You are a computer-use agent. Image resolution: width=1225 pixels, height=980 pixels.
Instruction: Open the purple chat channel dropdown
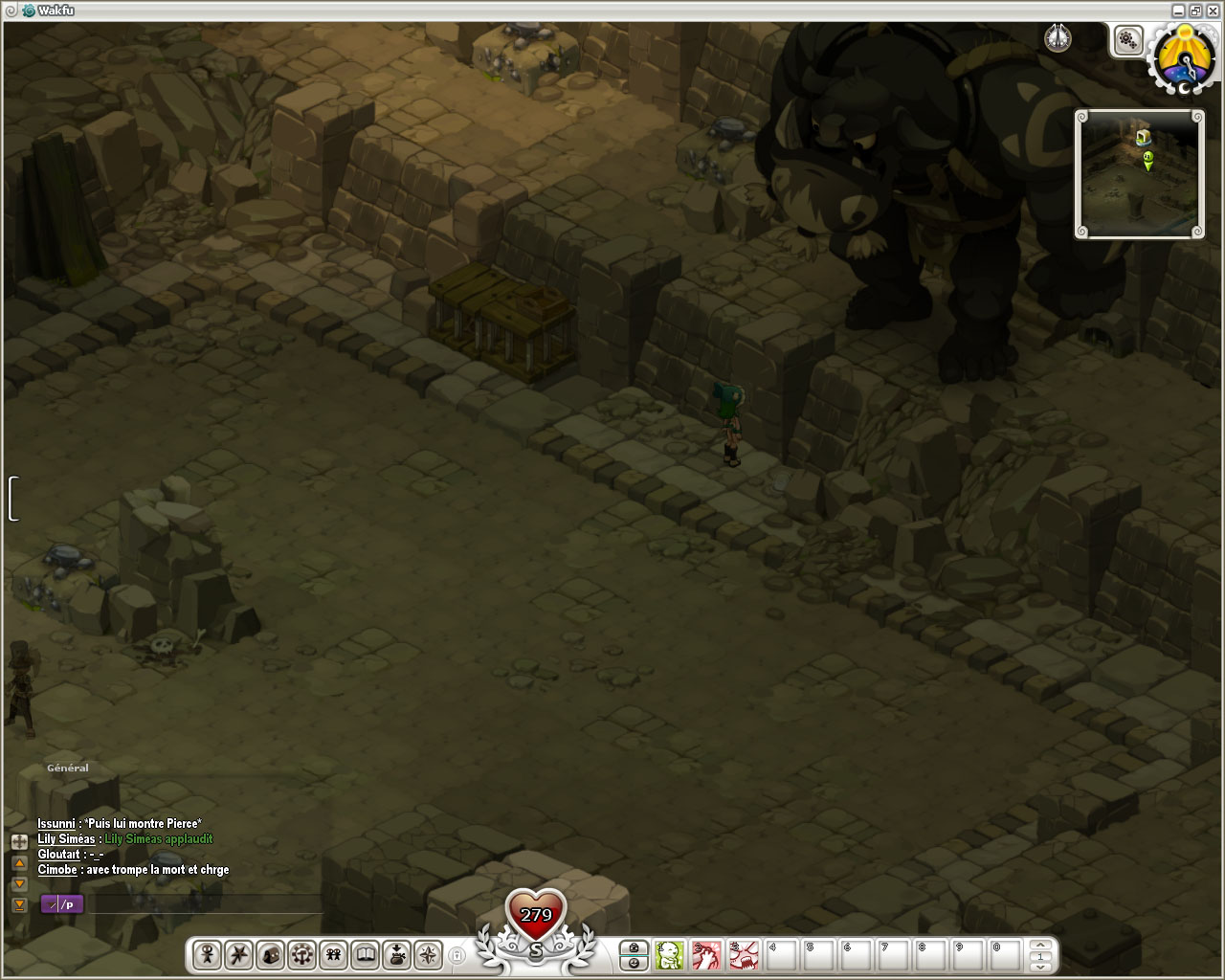click(x=62, y=904)
